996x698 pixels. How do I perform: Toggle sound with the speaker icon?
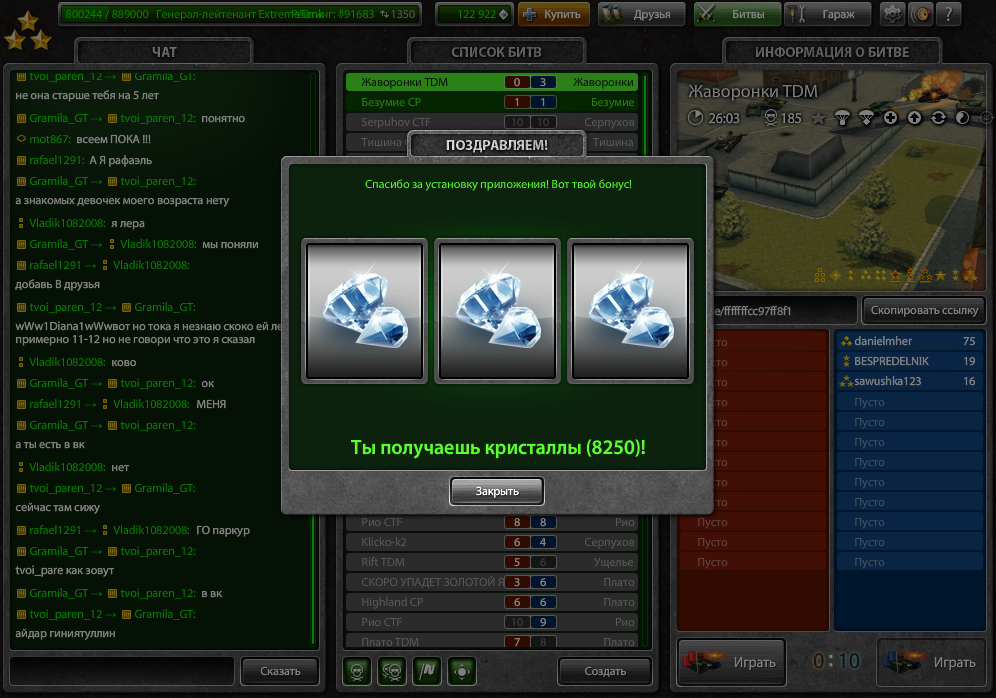(918, 14)
